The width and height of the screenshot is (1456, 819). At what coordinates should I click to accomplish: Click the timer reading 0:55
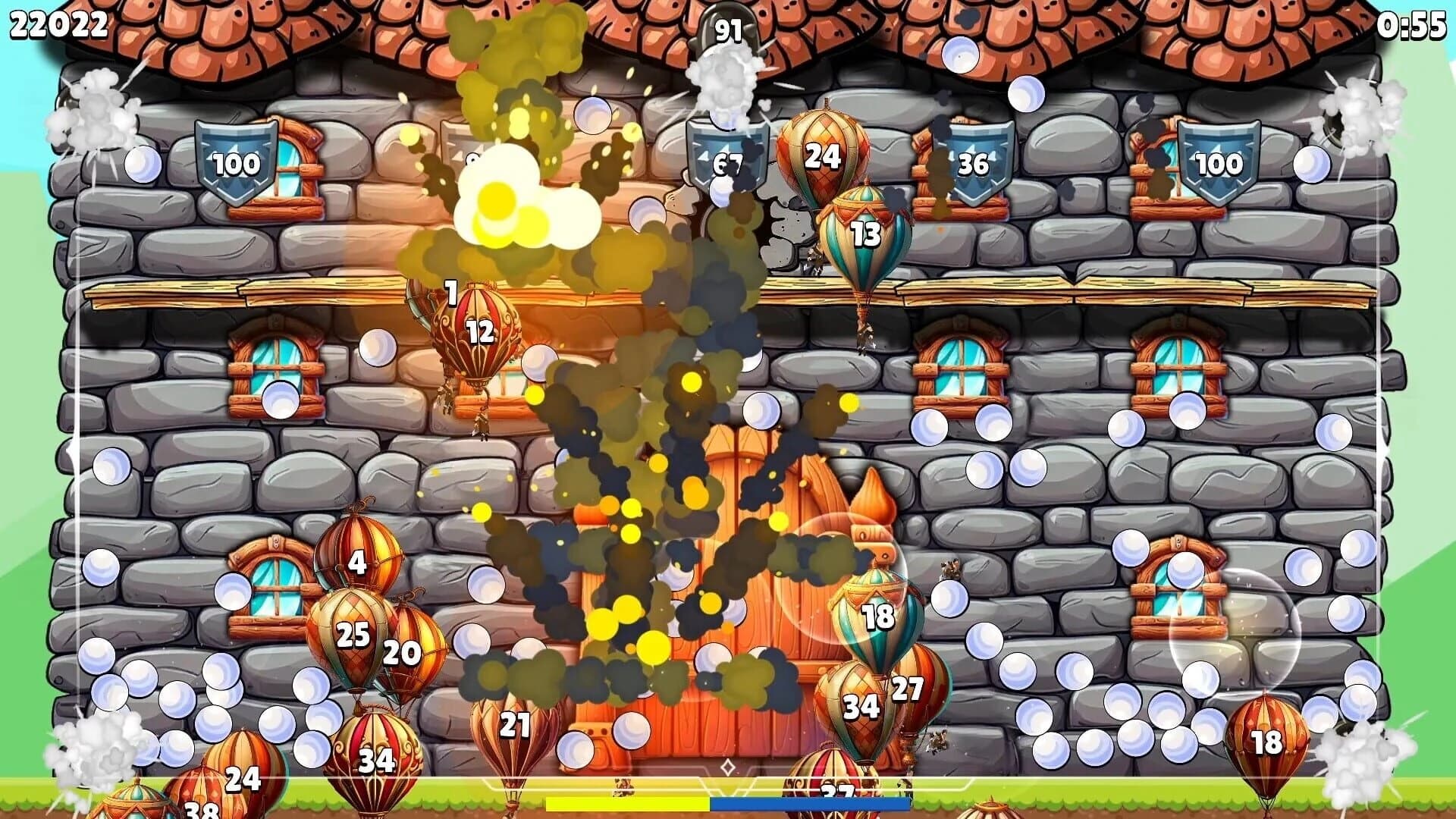coord(1413,23)
